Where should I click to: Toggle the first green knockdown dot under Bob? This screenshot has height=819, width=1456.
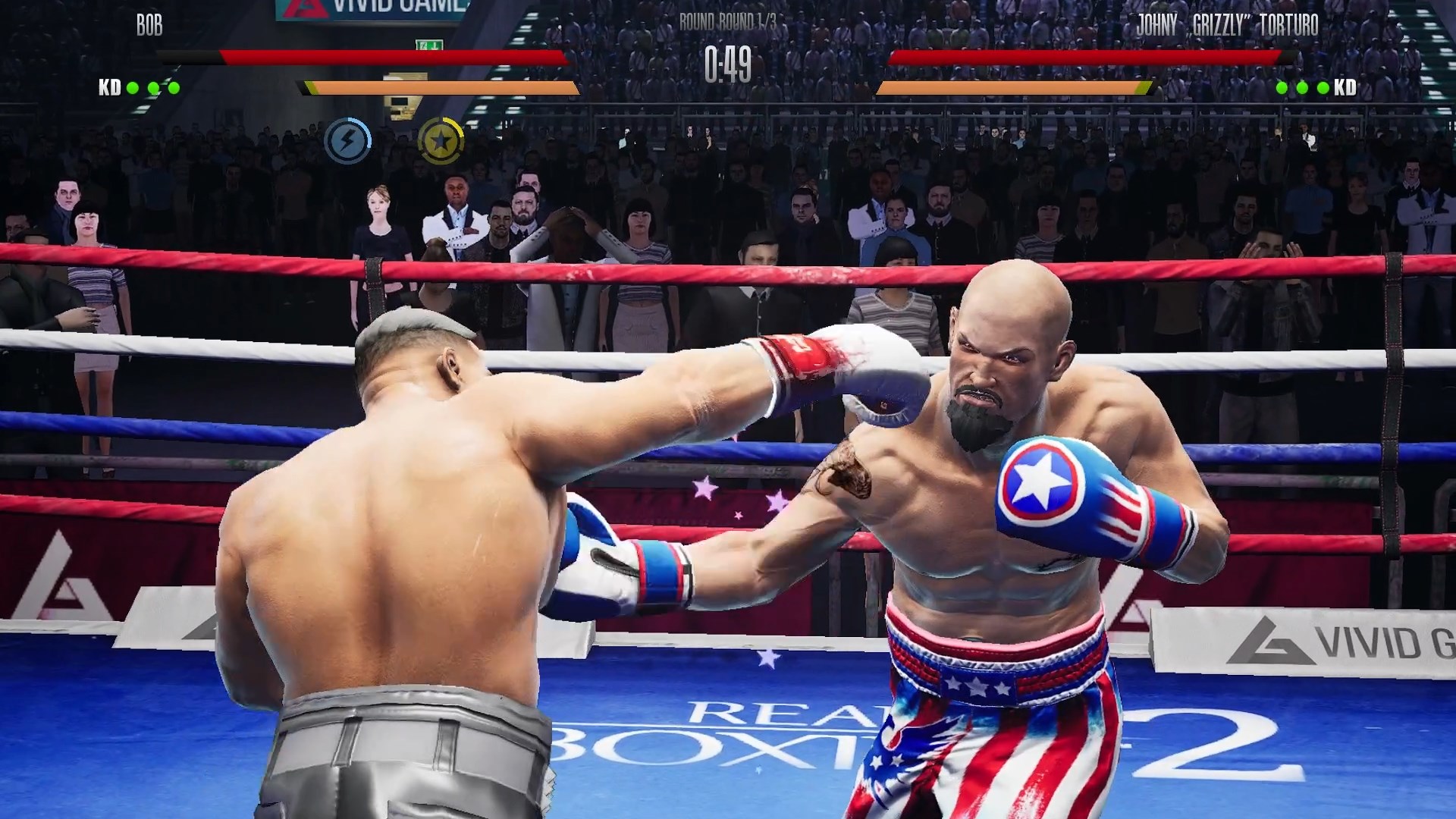(132, 88)
